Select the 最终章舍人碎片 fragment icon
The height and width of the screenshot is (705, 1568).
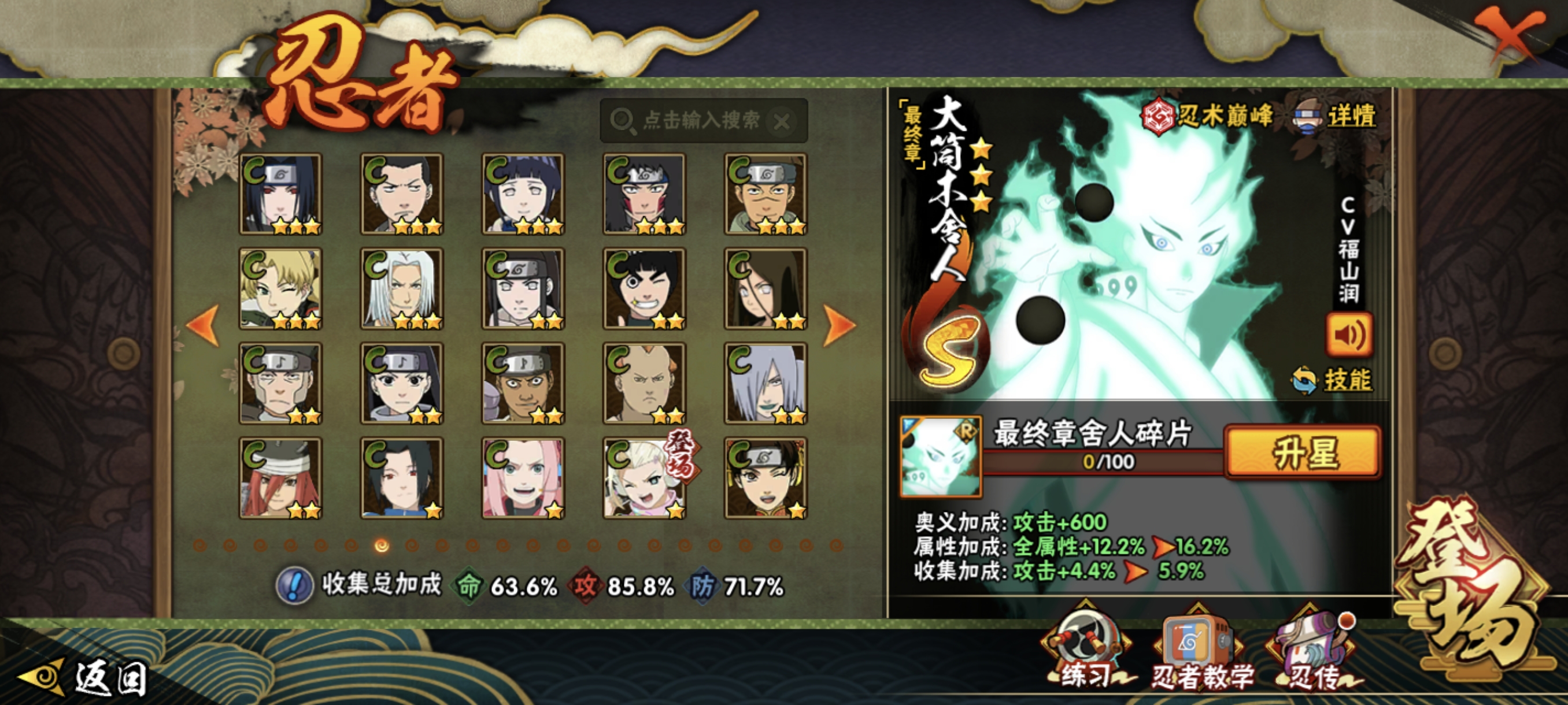(941, 456)
